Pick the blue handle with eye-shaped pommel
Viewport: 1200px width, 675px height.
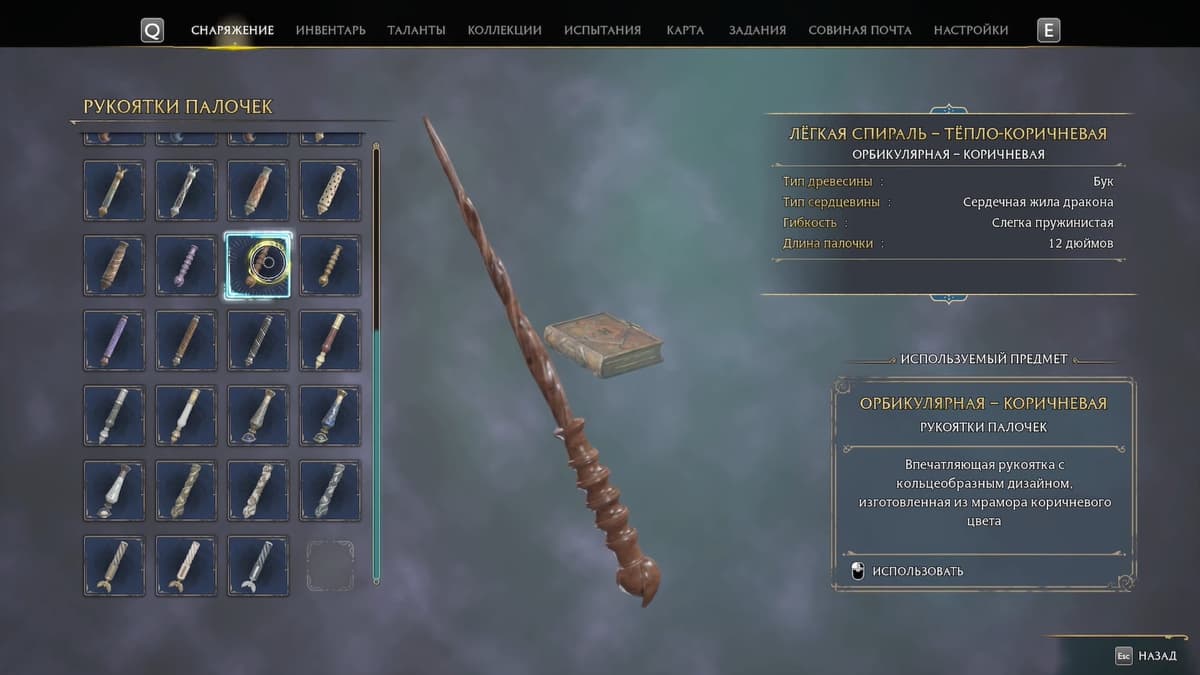[x=330, y=415]
